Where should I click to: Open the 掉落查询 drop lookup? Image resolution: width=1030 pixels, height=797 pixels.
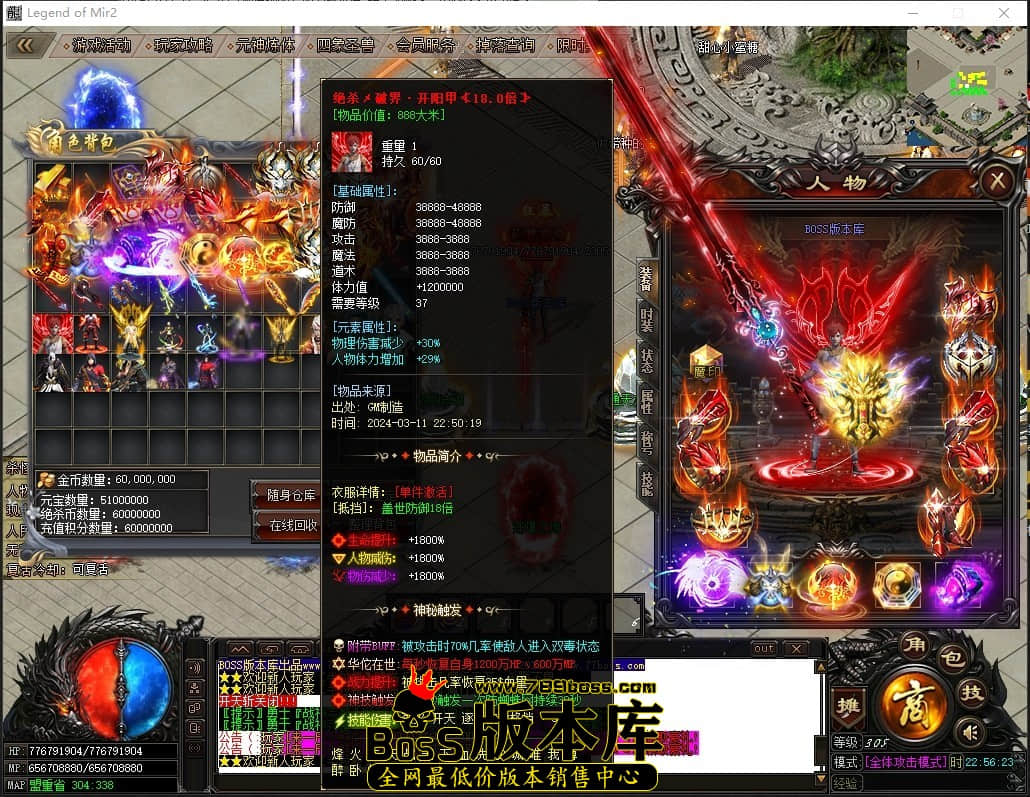(505, 46)
